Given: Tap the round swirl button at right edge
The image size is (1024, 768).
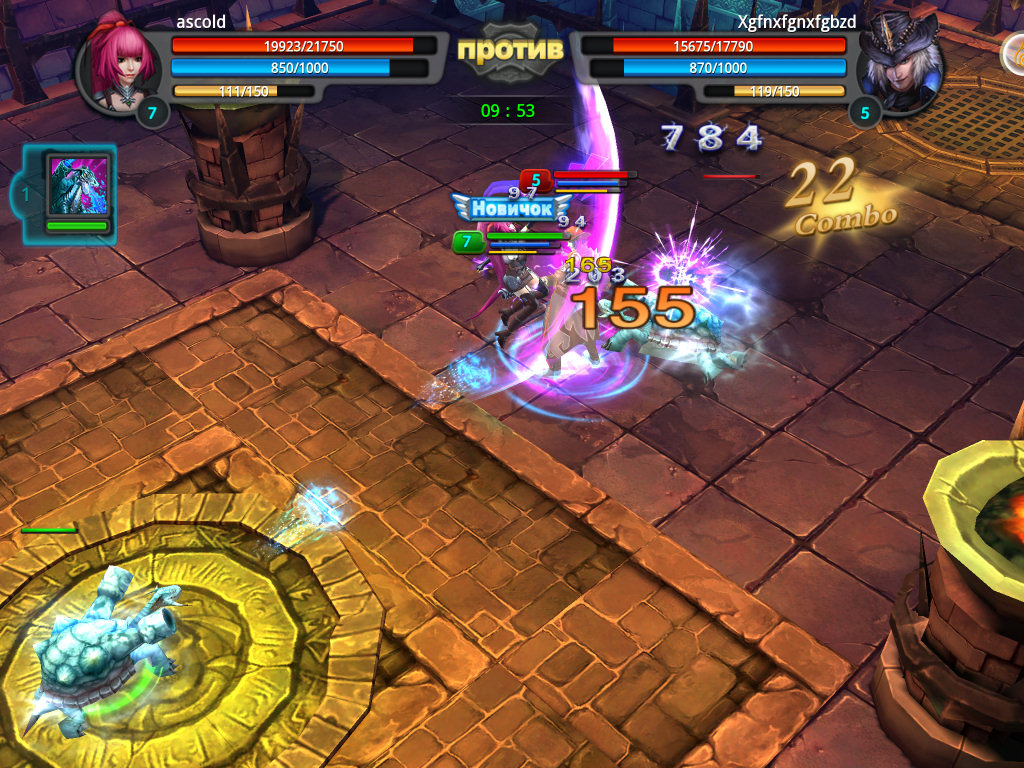Looking at the screenshot, I should [1014, 57].
